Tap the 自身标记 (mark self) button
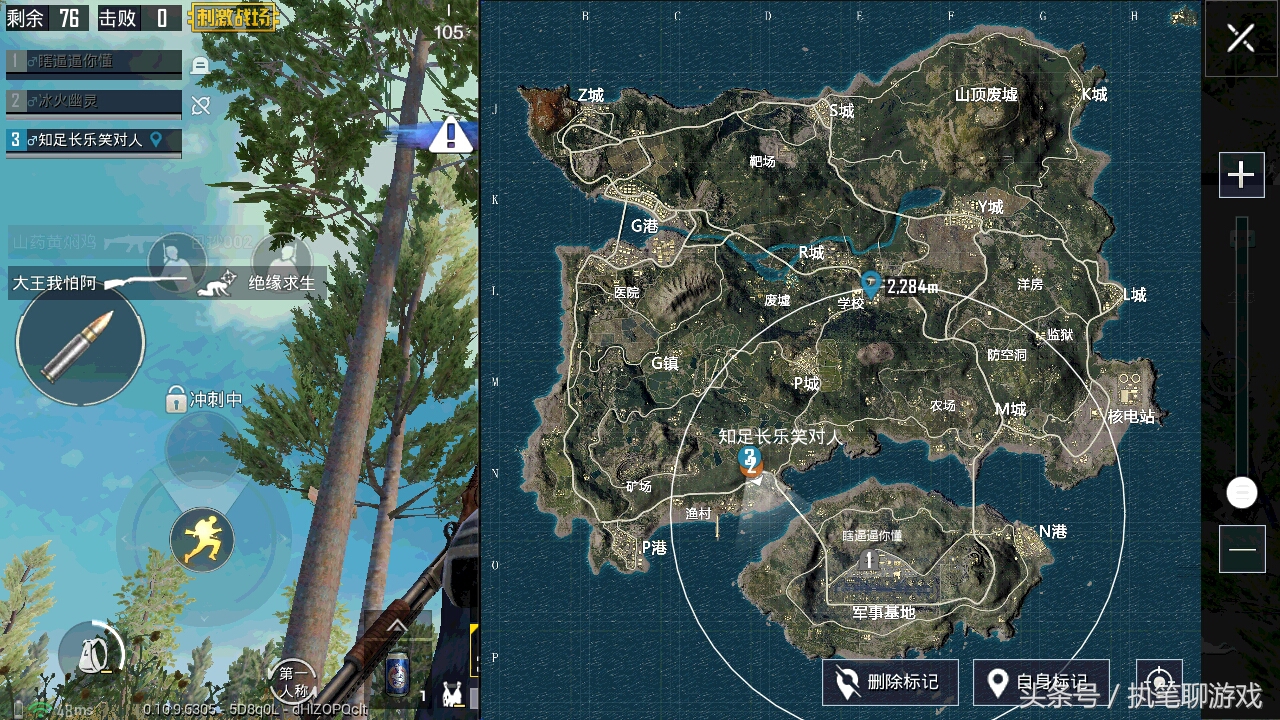 pos(1040,682)
